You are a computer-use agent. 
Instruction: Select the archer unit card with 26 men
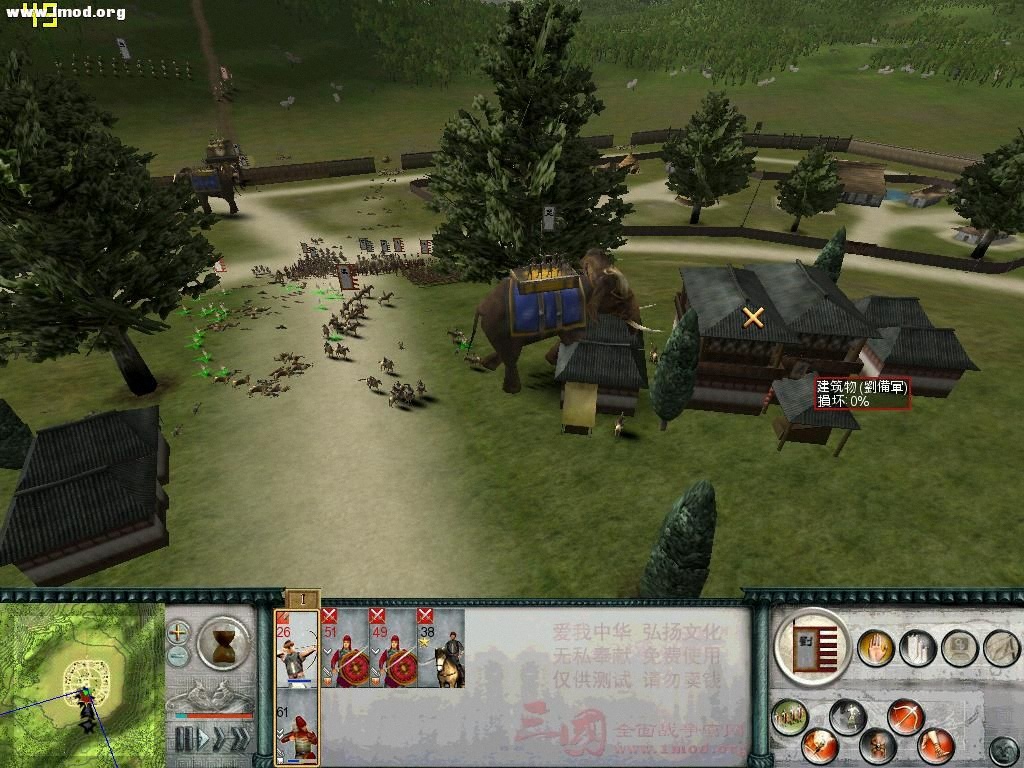point(297,647)
